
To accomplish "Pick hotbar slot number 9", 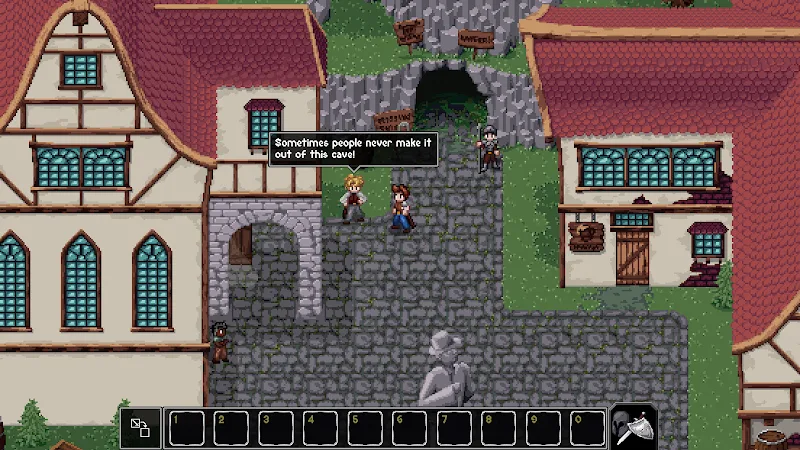I will pos(544,428).
